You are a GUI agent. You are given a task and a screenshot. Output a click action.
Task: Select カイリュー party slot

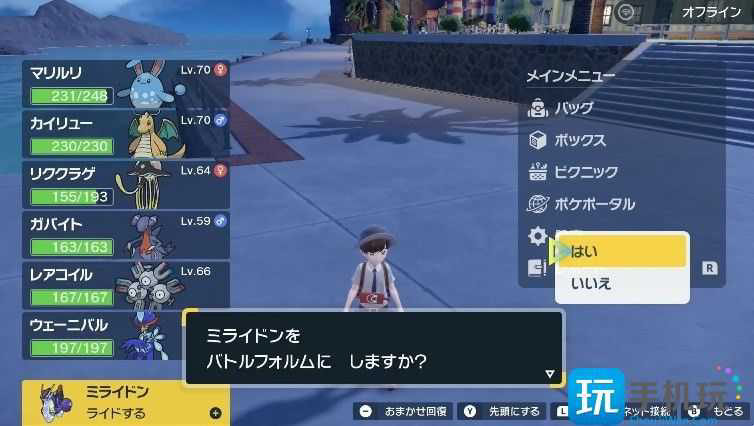[125, 134]
